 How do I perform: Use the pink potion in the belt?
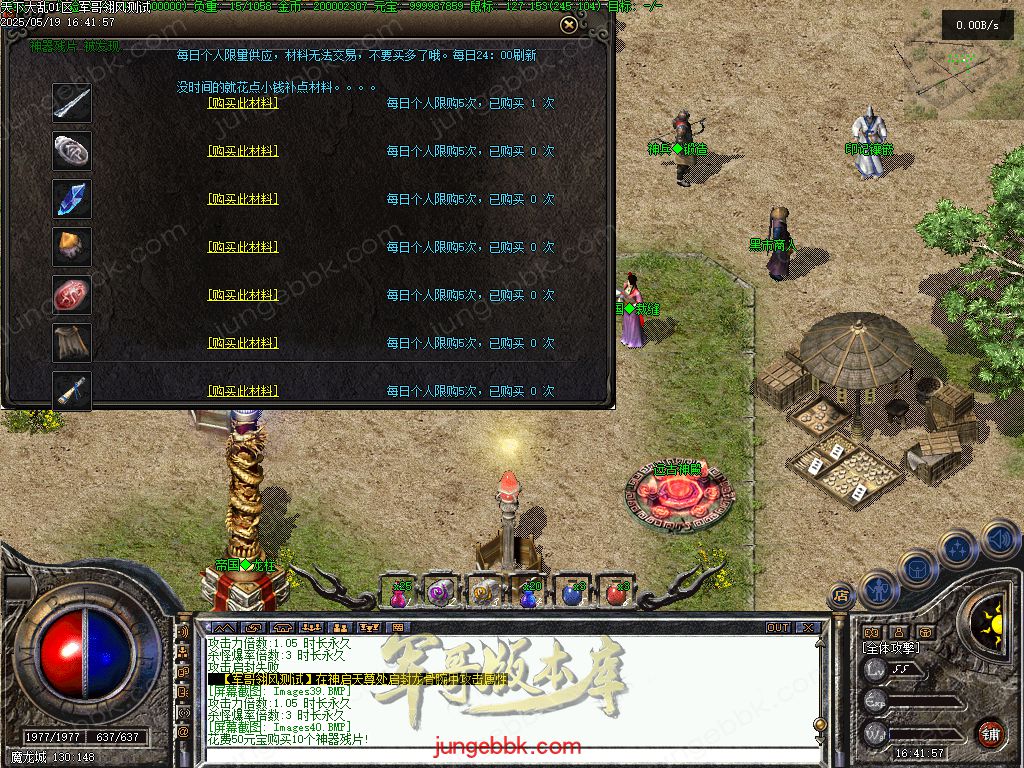400,593
